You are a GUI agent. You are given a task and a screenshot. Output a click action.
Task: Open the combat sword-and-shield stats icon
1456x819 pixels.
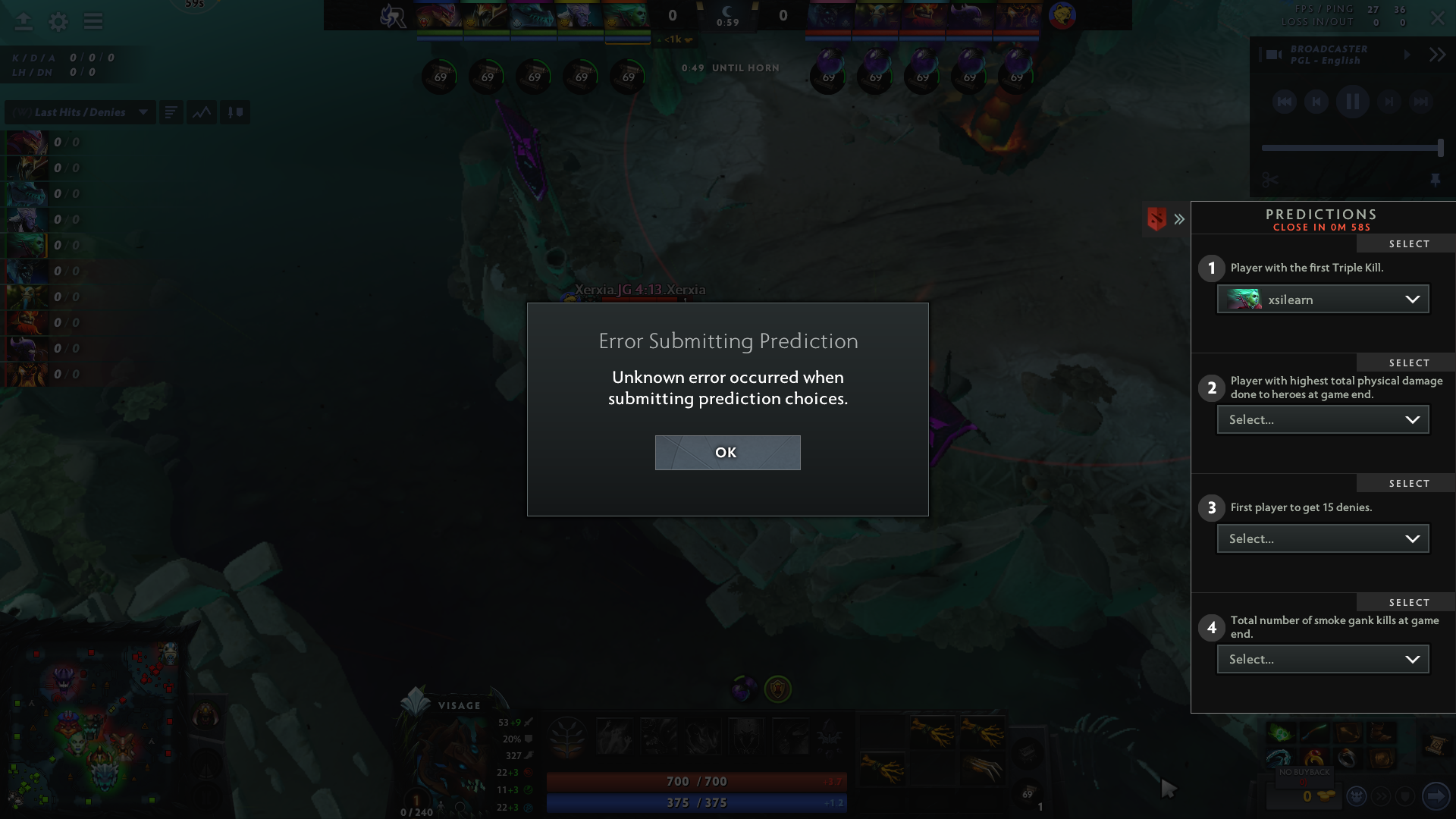[x=234, y=111]
